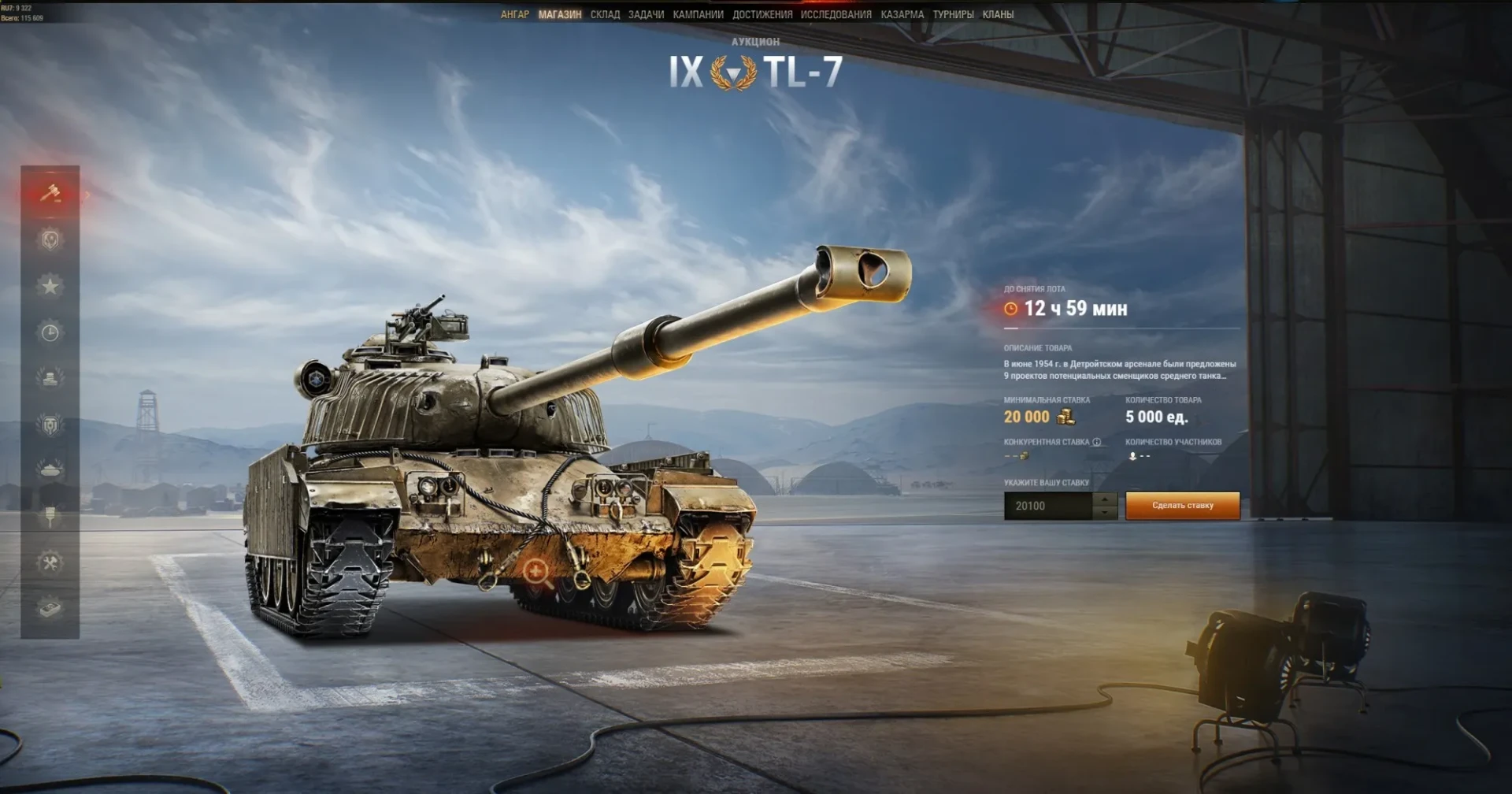This screenshot has height=794, width=1512.
Task: Open the Турниры section
Action: 953,14
